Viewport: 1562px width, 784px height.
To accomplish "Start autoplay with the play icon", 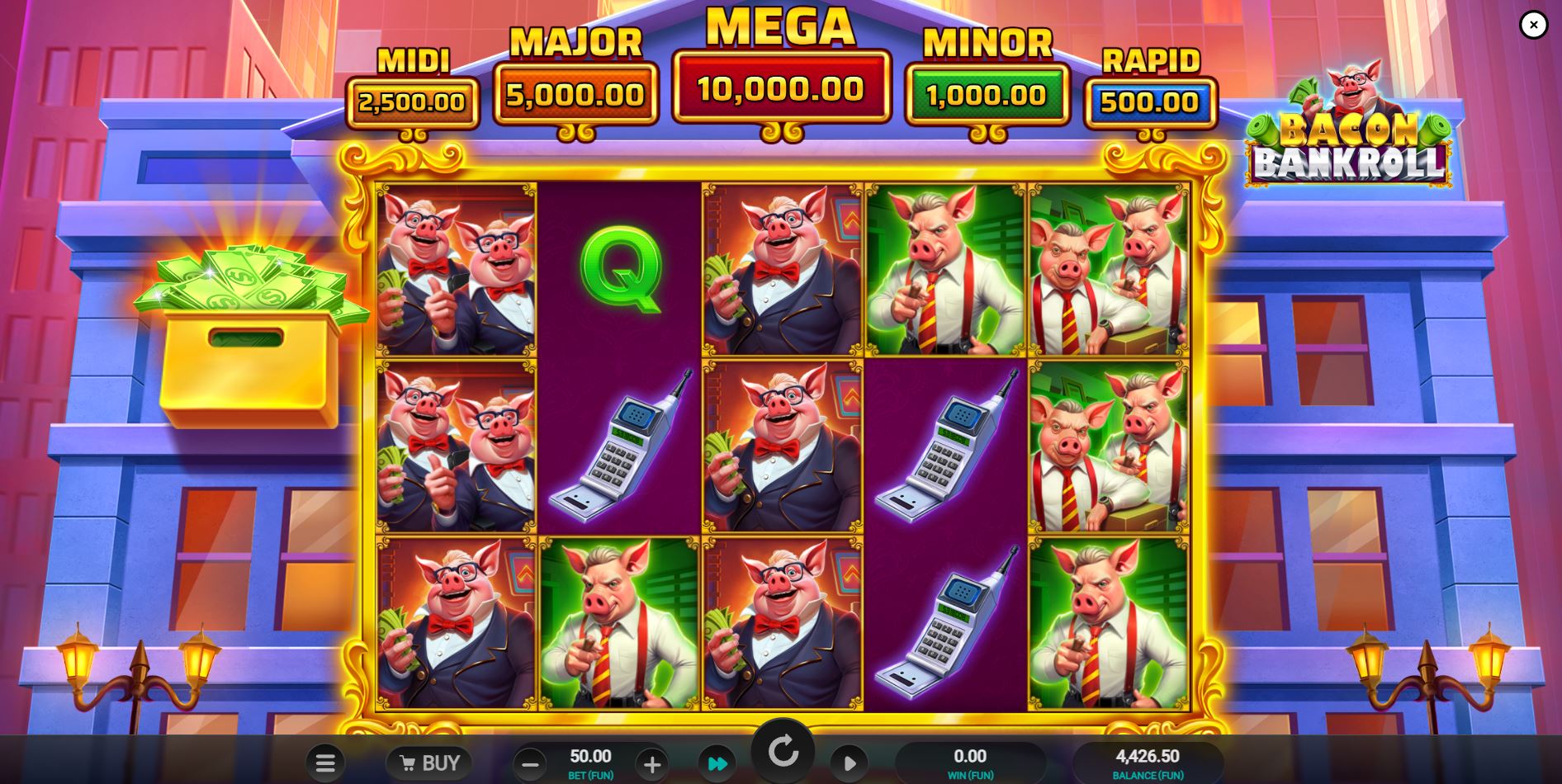I will click(x=849, y=762).
